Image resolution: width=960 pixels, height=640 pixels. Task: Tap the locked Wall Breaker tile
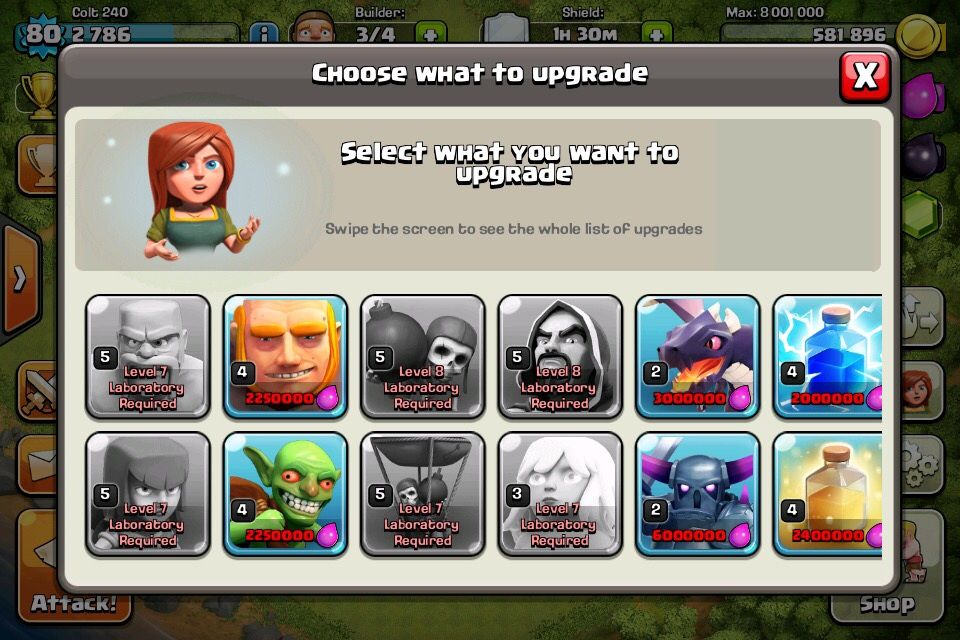point(422,356)
